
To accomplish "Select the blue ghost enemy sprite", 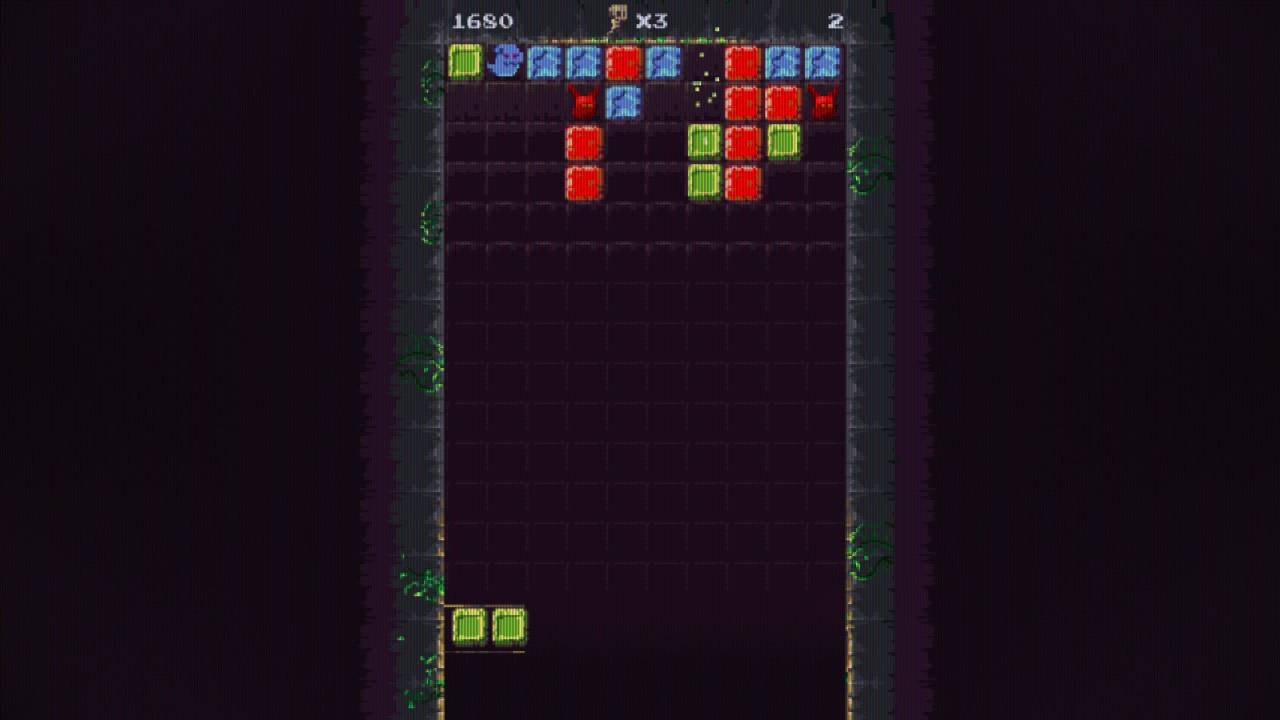I will pyautogui.click(x=506, y=64).
